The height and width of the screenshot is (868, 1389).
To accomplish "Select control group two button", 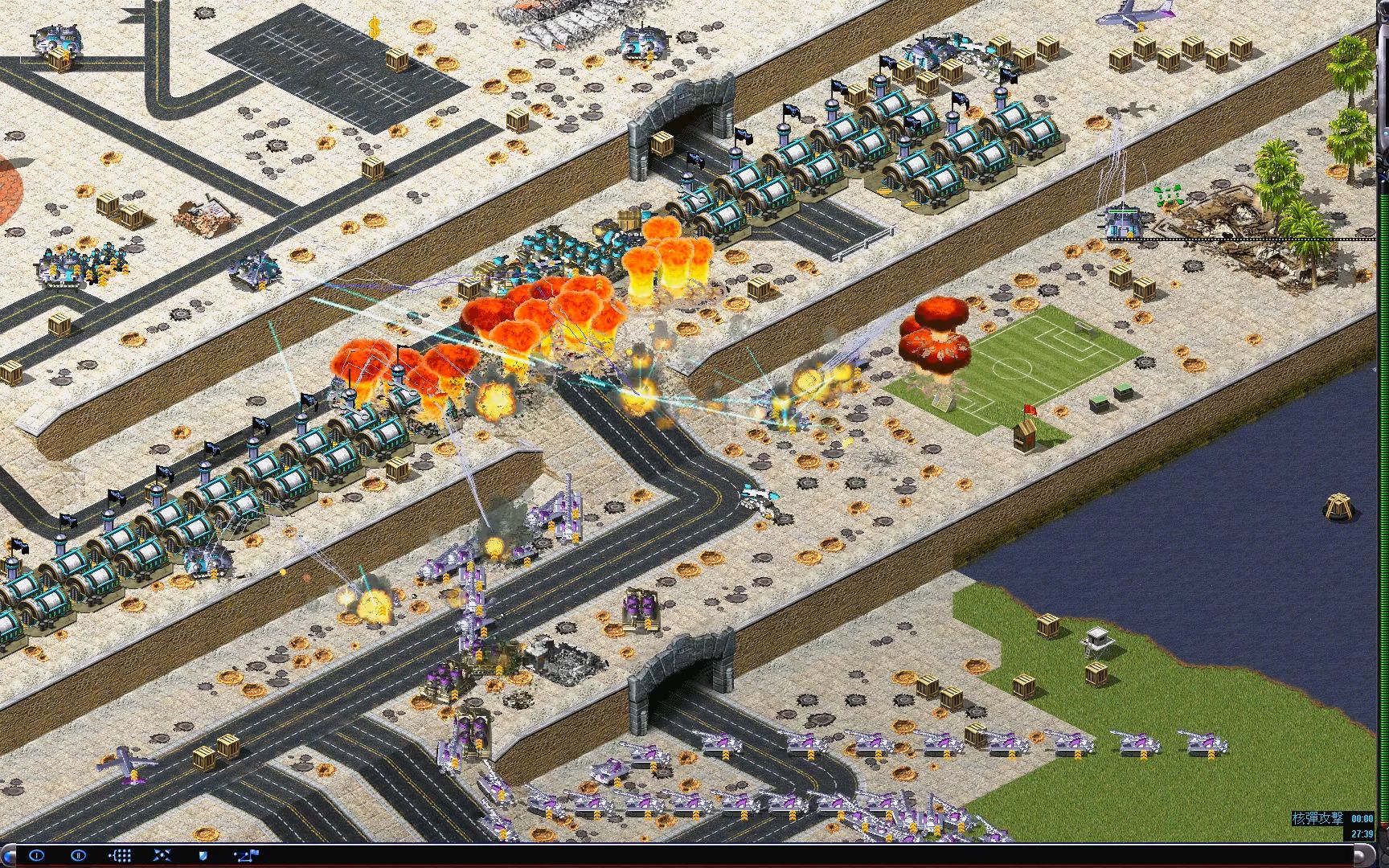I will point(78,855).
